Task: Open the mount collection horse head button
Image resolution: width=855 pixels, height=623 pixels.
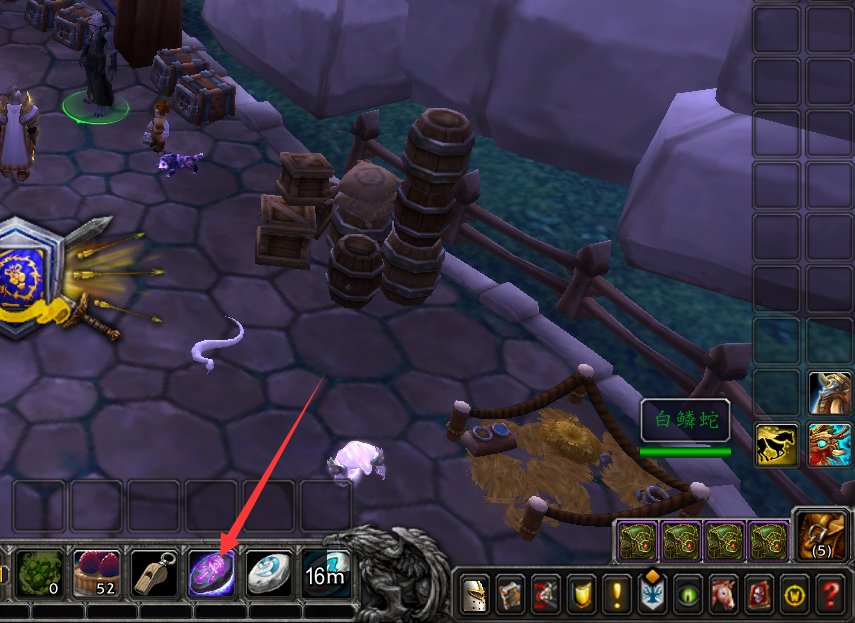Action: click(x=724, y=596)
